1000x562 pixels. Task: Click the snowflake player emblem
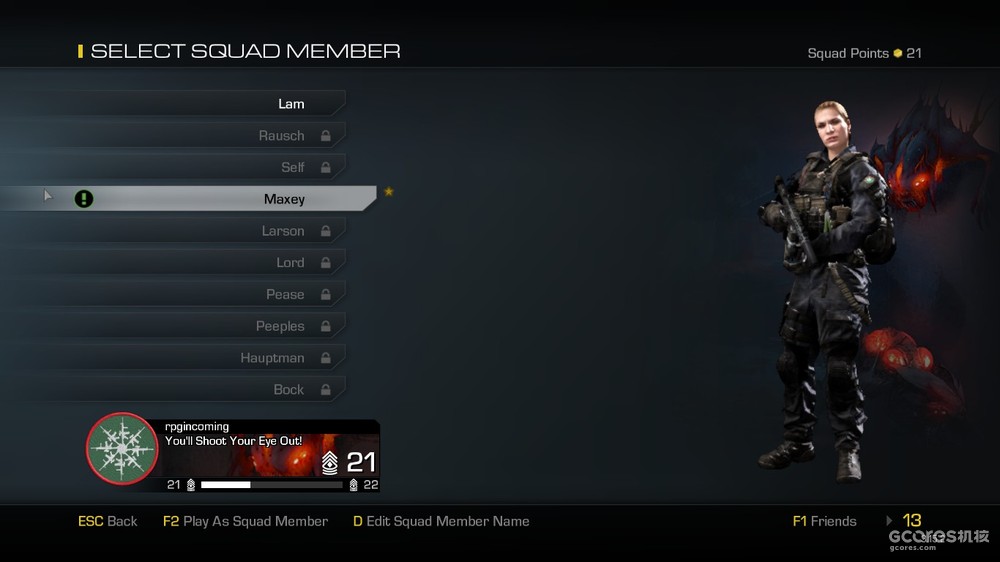tap(123, 449)
